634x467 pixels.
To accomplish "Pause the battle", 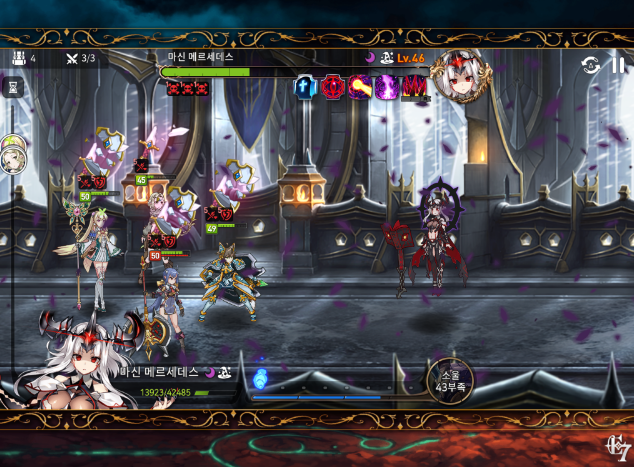I will [x=618, y=65].
